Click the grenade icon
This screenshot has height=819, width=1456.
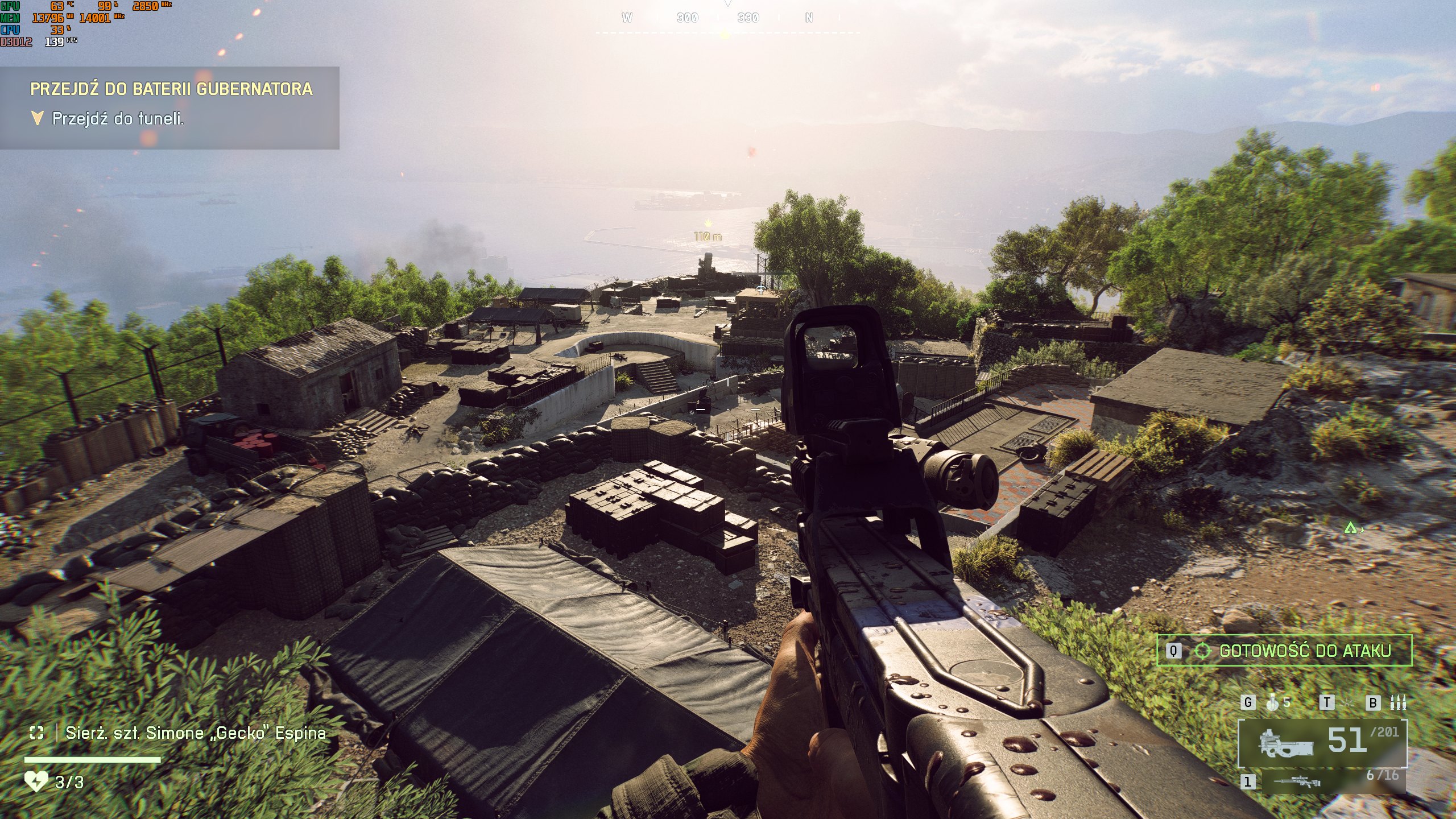pos(1273,702)
